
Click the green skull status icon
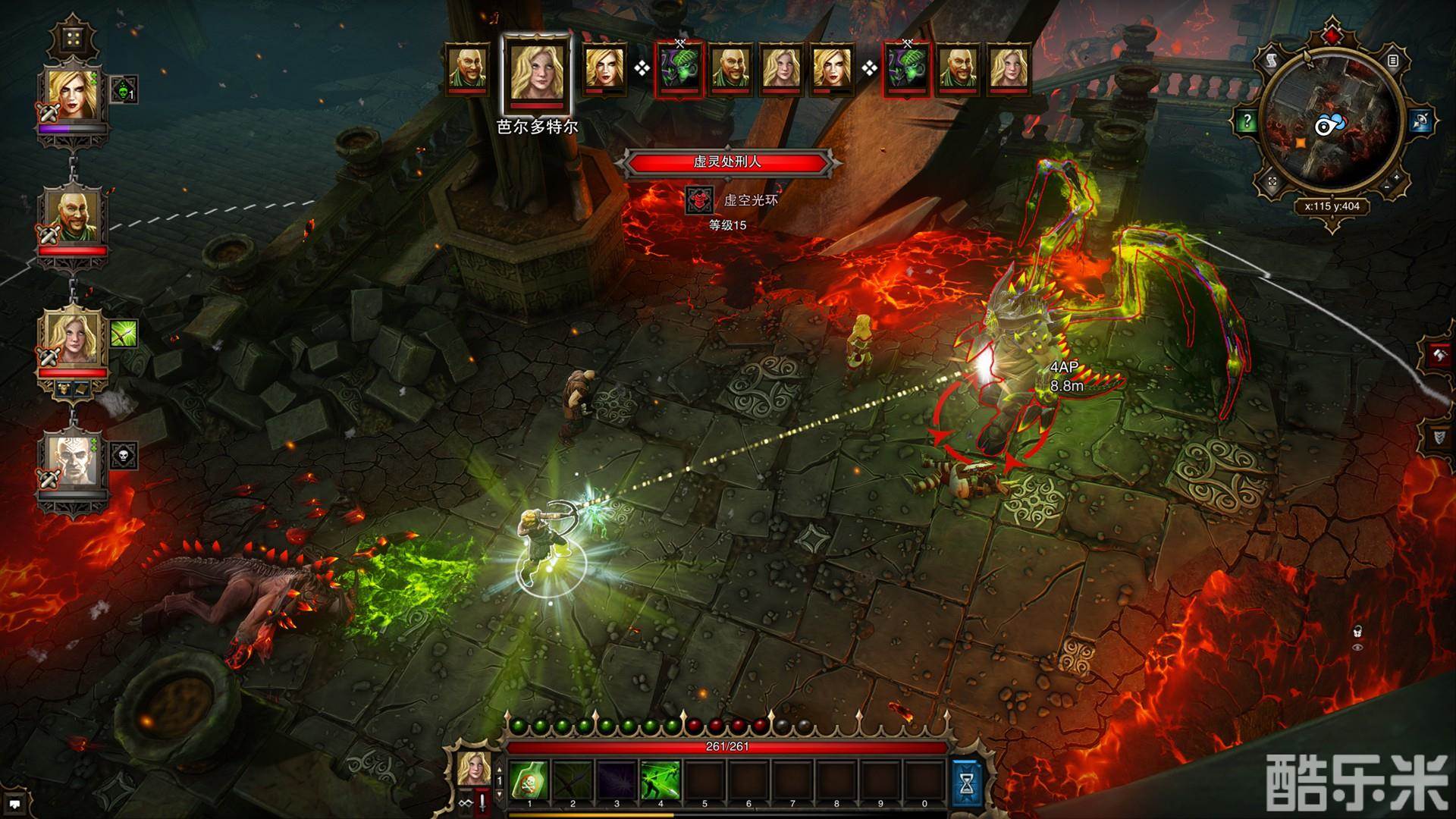[x=124, y=91]
